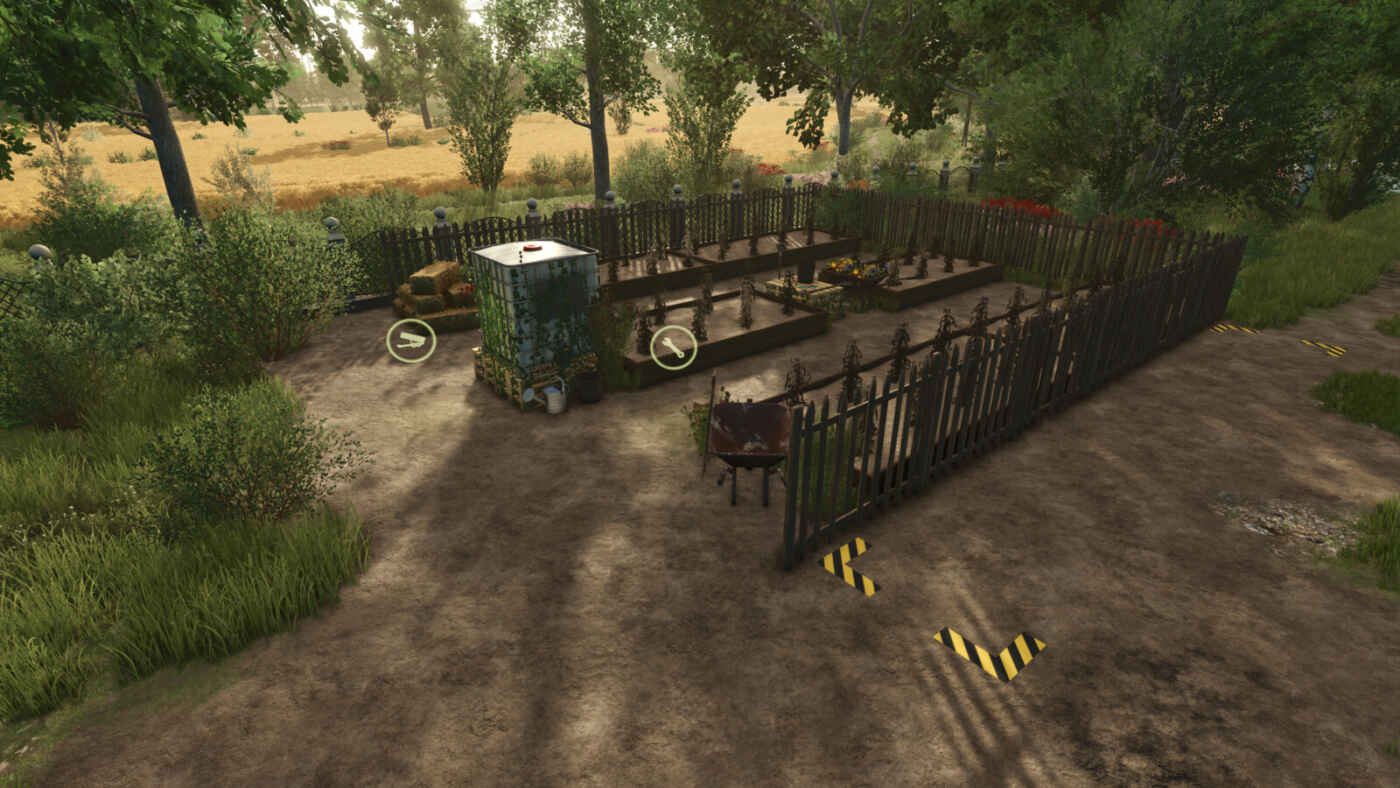This screenshot has height=788, width=1400.
Task: Click the yellow striped marker along the right path
Action: pos(1232,330)
